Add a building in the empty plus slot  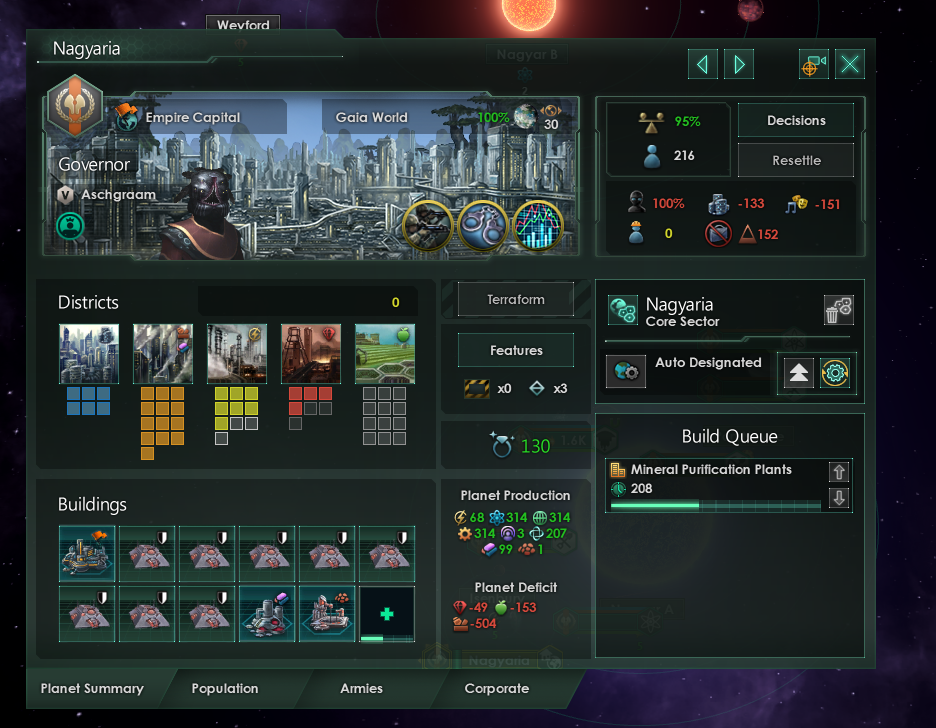[387, 614]
